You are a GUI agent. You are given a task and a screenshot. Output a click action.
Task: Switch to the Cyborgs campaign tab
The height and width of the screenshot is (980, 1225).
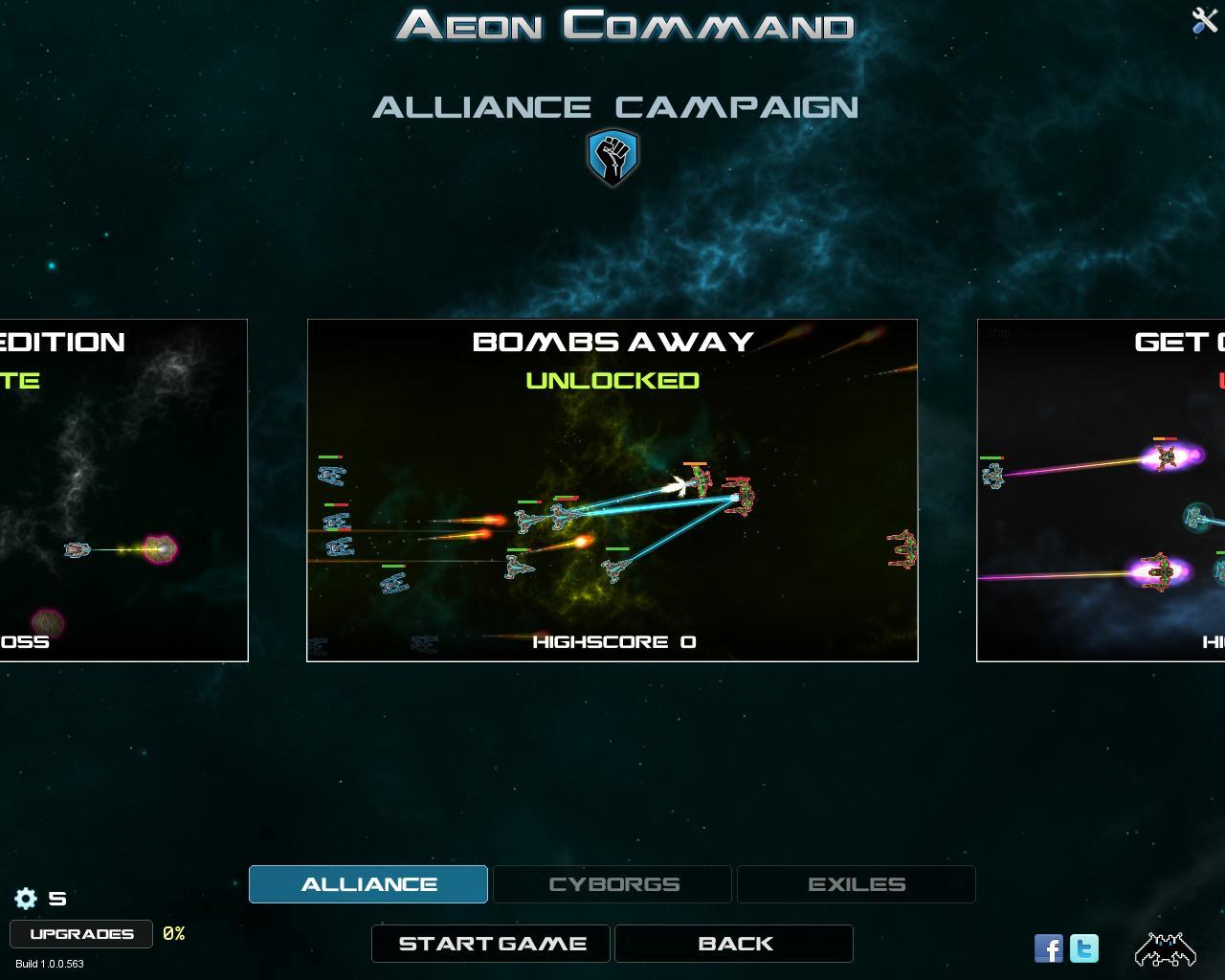612,884
